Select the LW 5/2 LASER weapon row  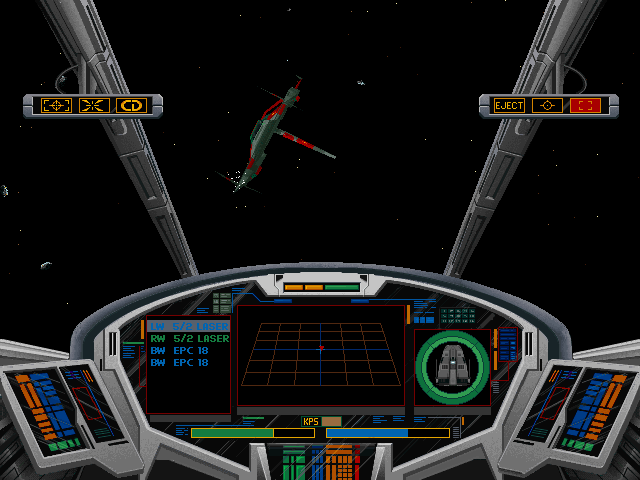[189, 326]
